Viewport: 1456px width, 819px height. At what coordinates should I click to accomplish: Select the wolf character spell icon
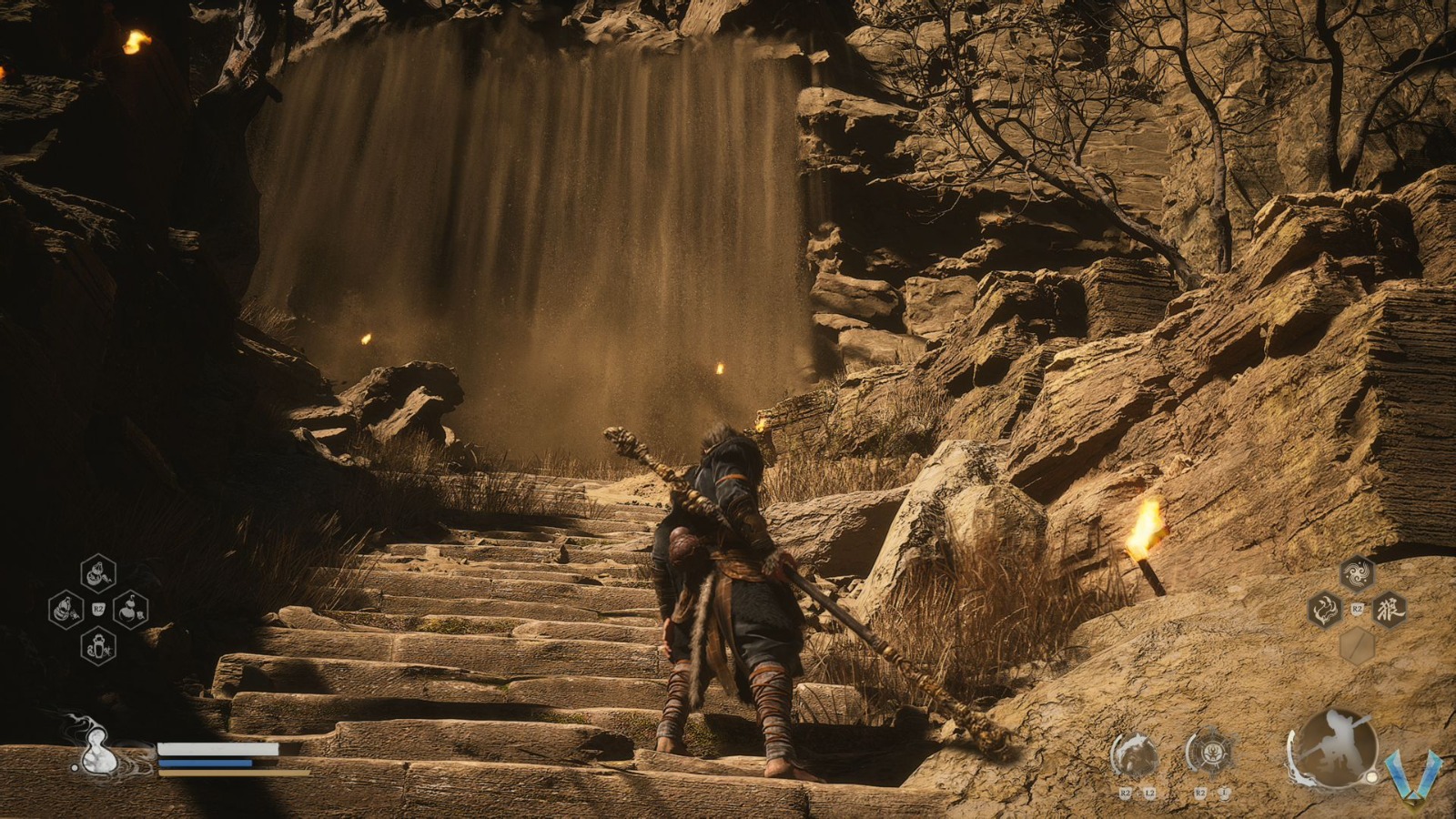point(1390,610)
